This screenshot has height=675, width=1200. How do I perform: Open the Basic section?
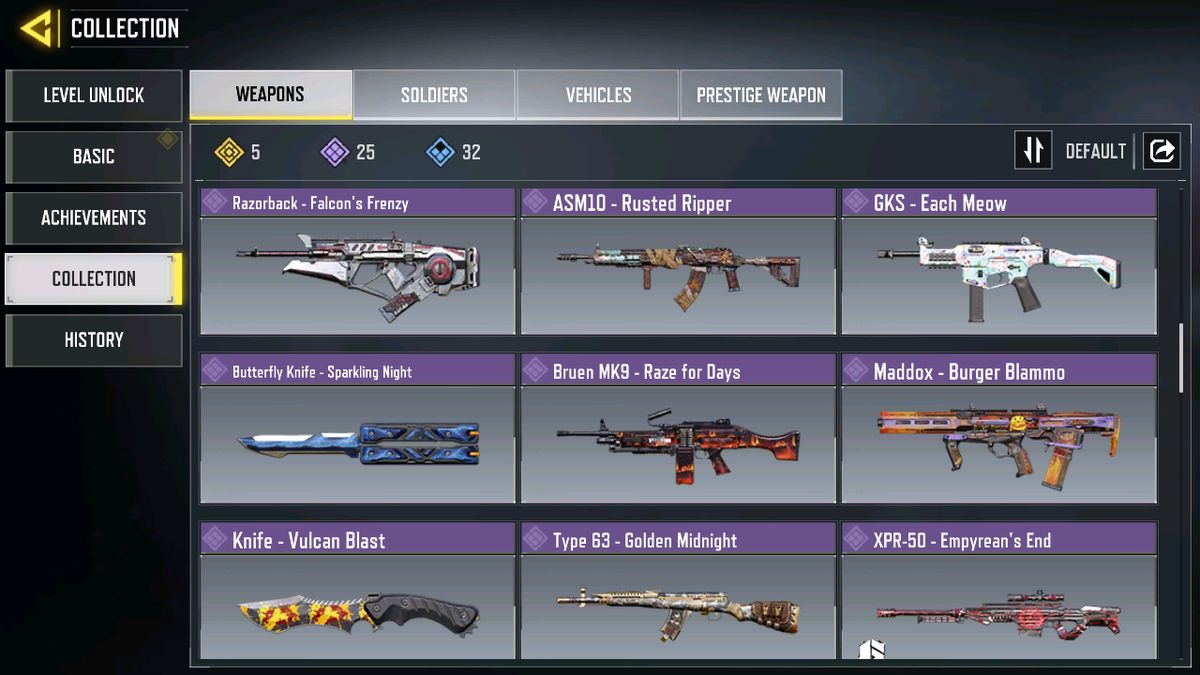pyautogui.click(x=93, y=157)
